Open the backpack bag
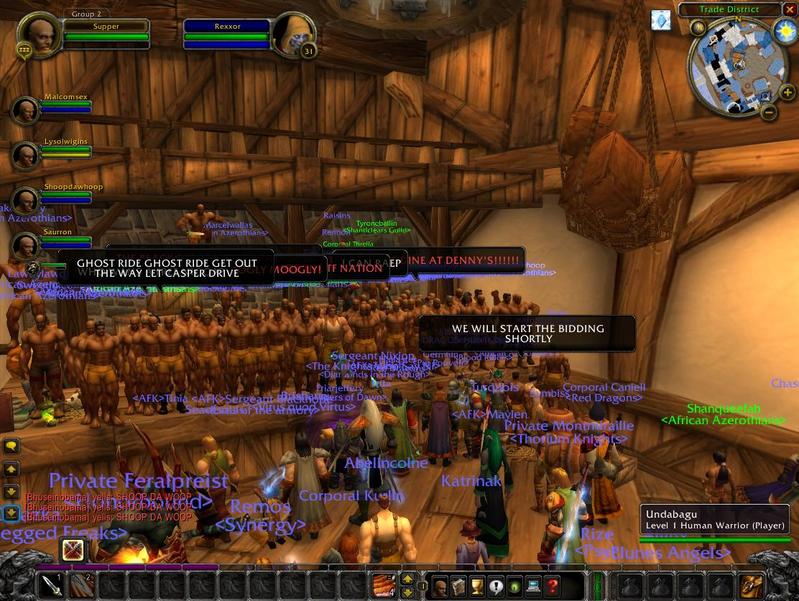Image resolution: width=799 pixels, height=601 pixels. (751, 585)
